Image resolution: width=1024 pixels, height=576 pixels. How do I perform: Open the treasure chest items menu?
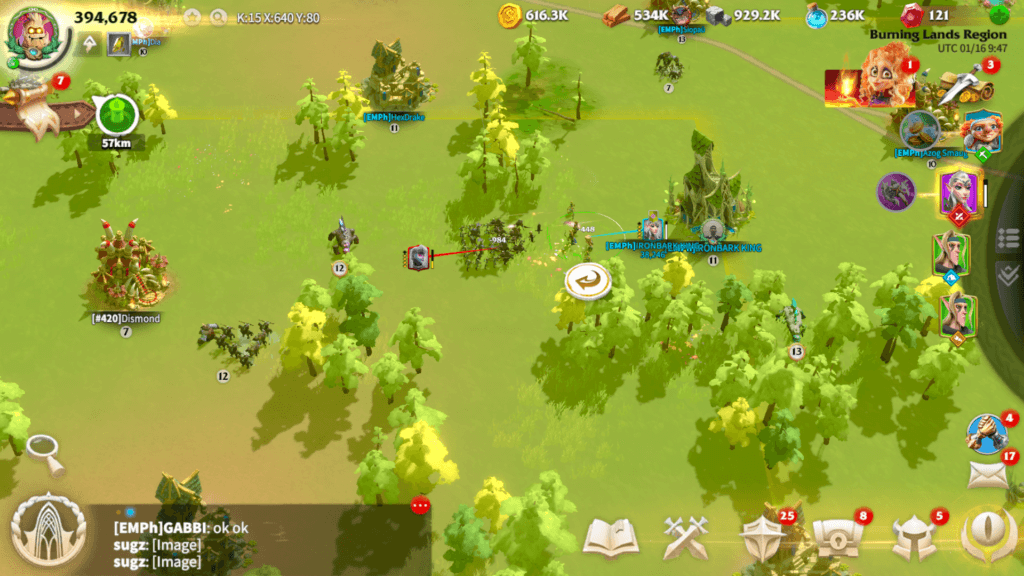coord(835,538)
